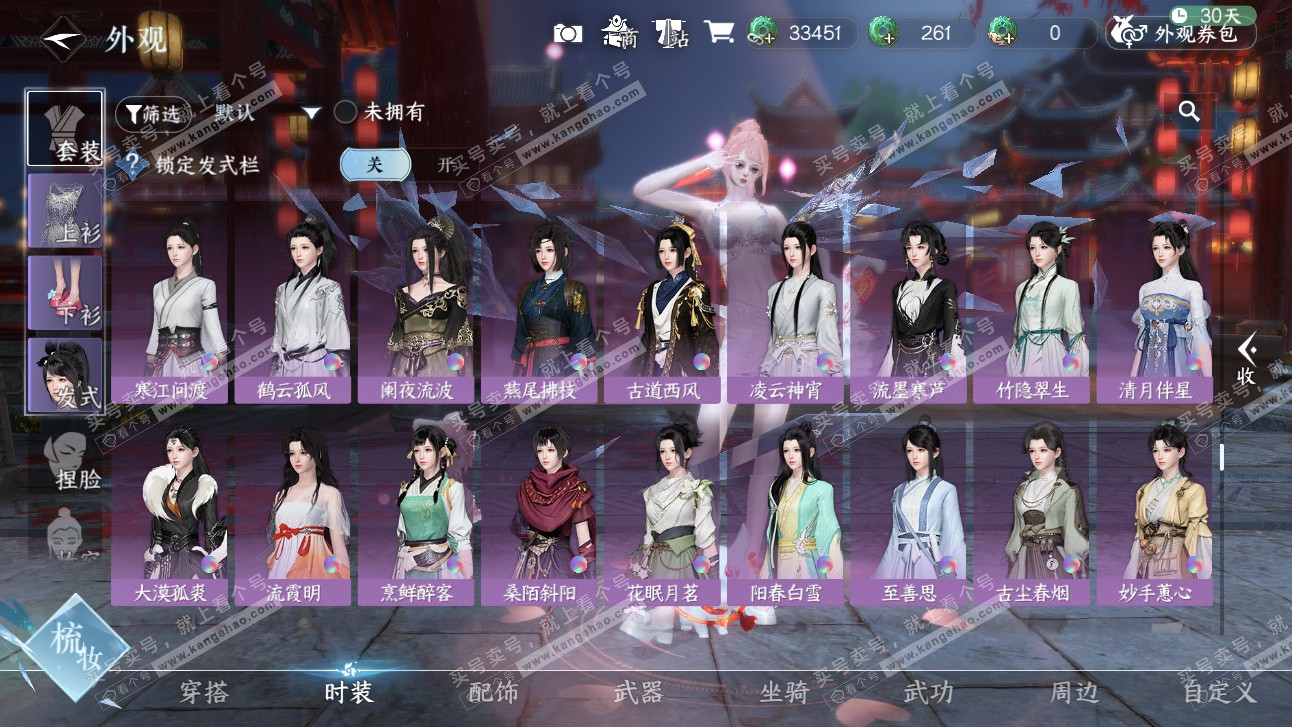This screenshot has width=1292, height=727.
Task: Open the shopping cart
Action: pyautogui.click(x=718, y=32)
